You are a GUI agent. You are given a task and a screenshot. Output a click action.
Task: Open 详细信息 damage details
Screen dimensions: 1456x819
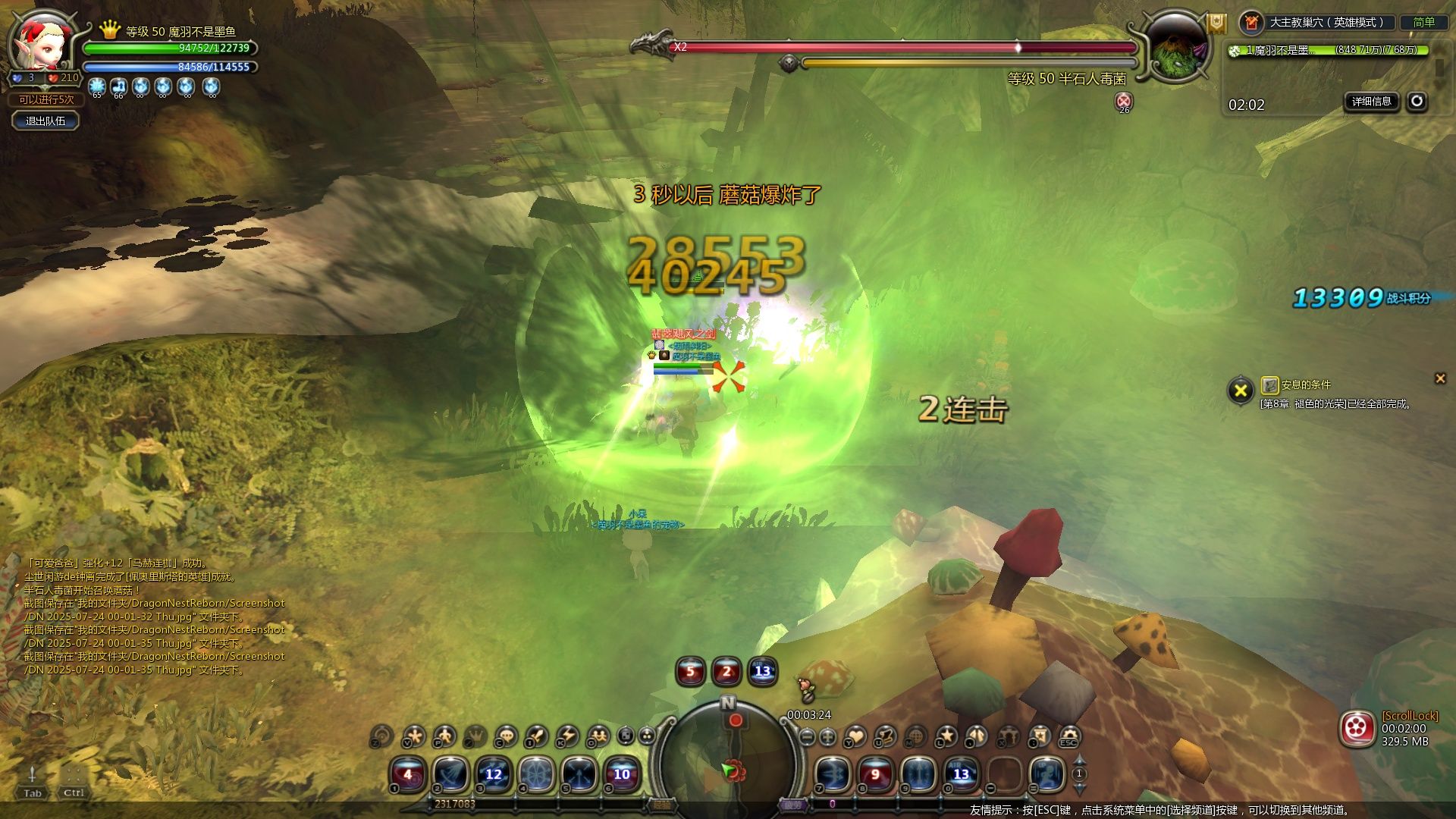(1371, 101)
